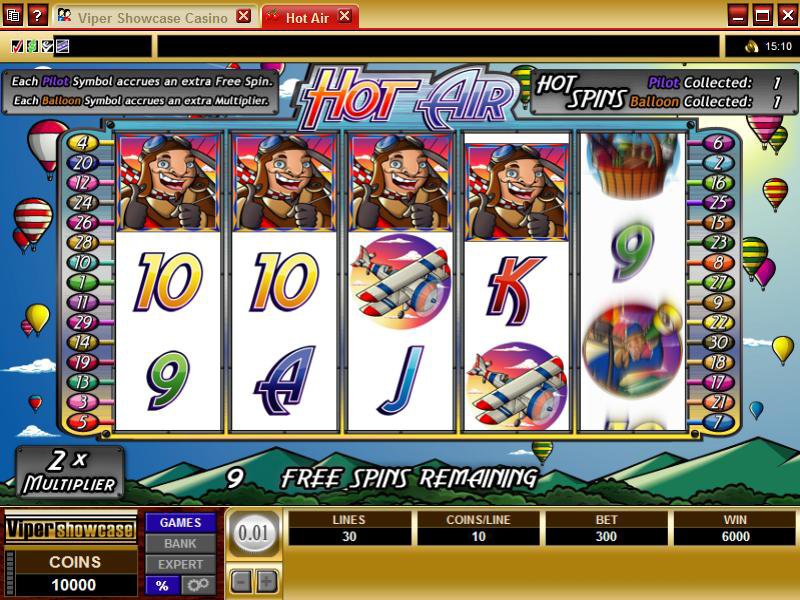800x600 pixels.
Task: Close the Hot Air tab
Action: pyautogui.click(x=345, y=17)
